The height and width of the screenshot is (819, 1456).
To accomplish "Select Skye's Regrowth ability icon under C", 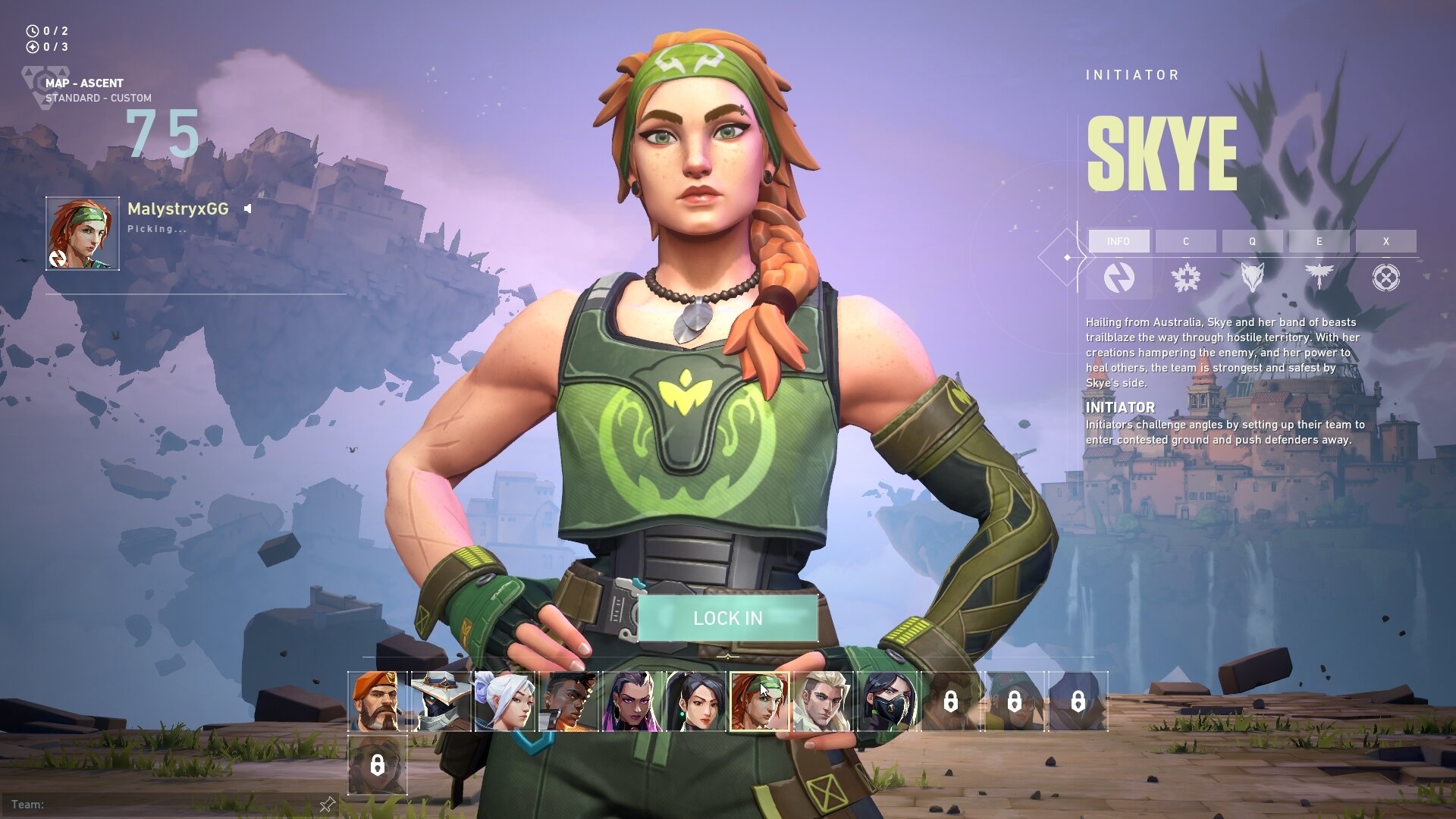I will tap(1187, 278).
